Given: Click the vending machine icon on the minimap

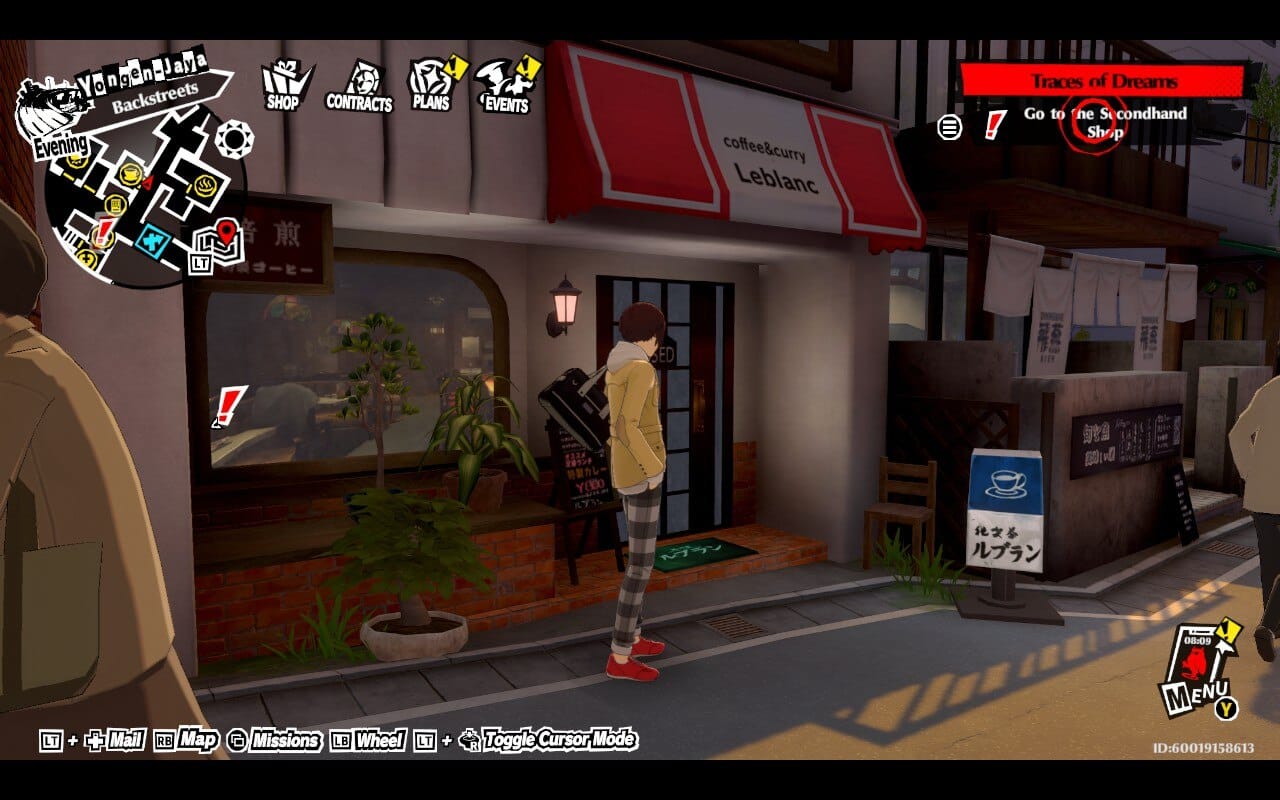Looking at the screenshot, I should point(116,205).
